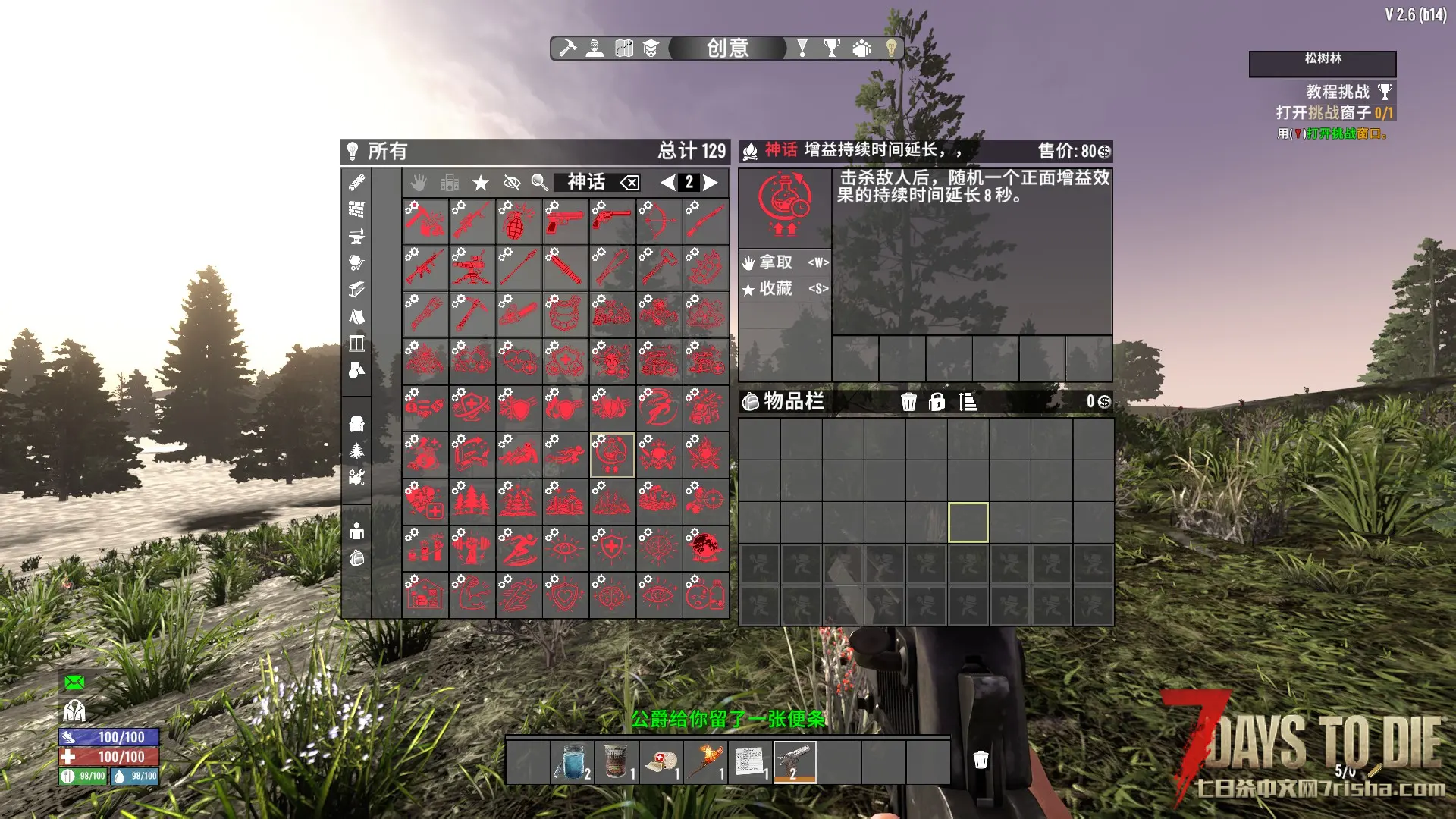Open the map tab in the top bar
The height and width of the screenshot is (819, 1456).
point(623,49)
